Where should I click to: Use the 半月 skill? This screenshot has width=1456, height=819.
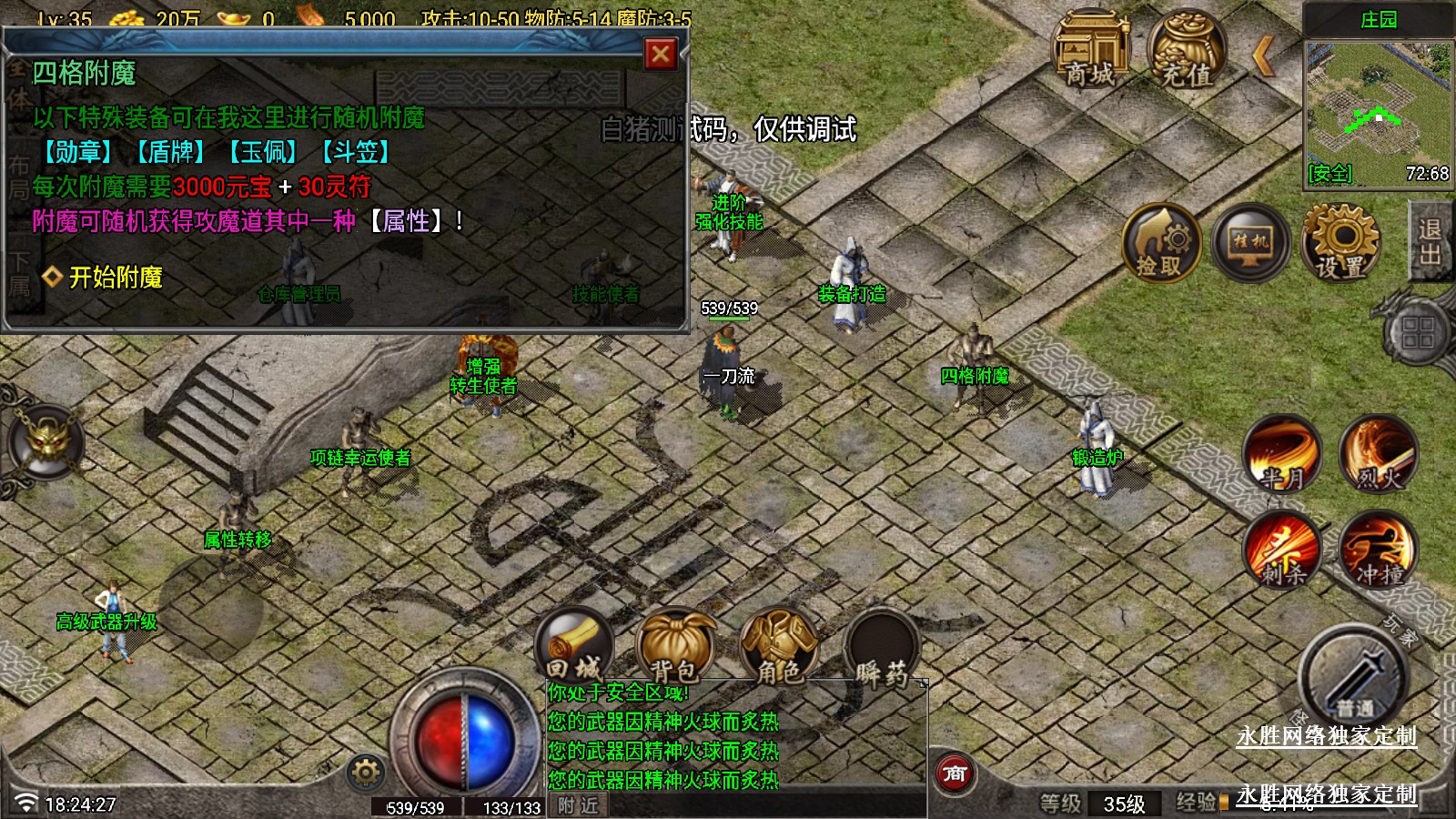point(1283,454)
